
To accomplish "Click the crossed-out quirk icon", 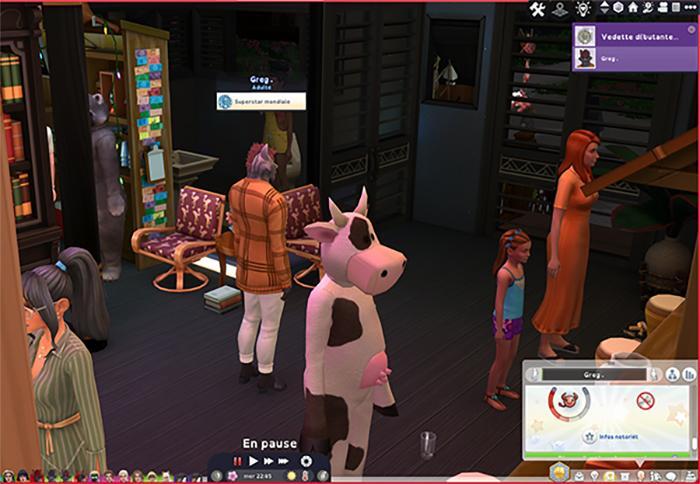I will [x=645, y=401].
